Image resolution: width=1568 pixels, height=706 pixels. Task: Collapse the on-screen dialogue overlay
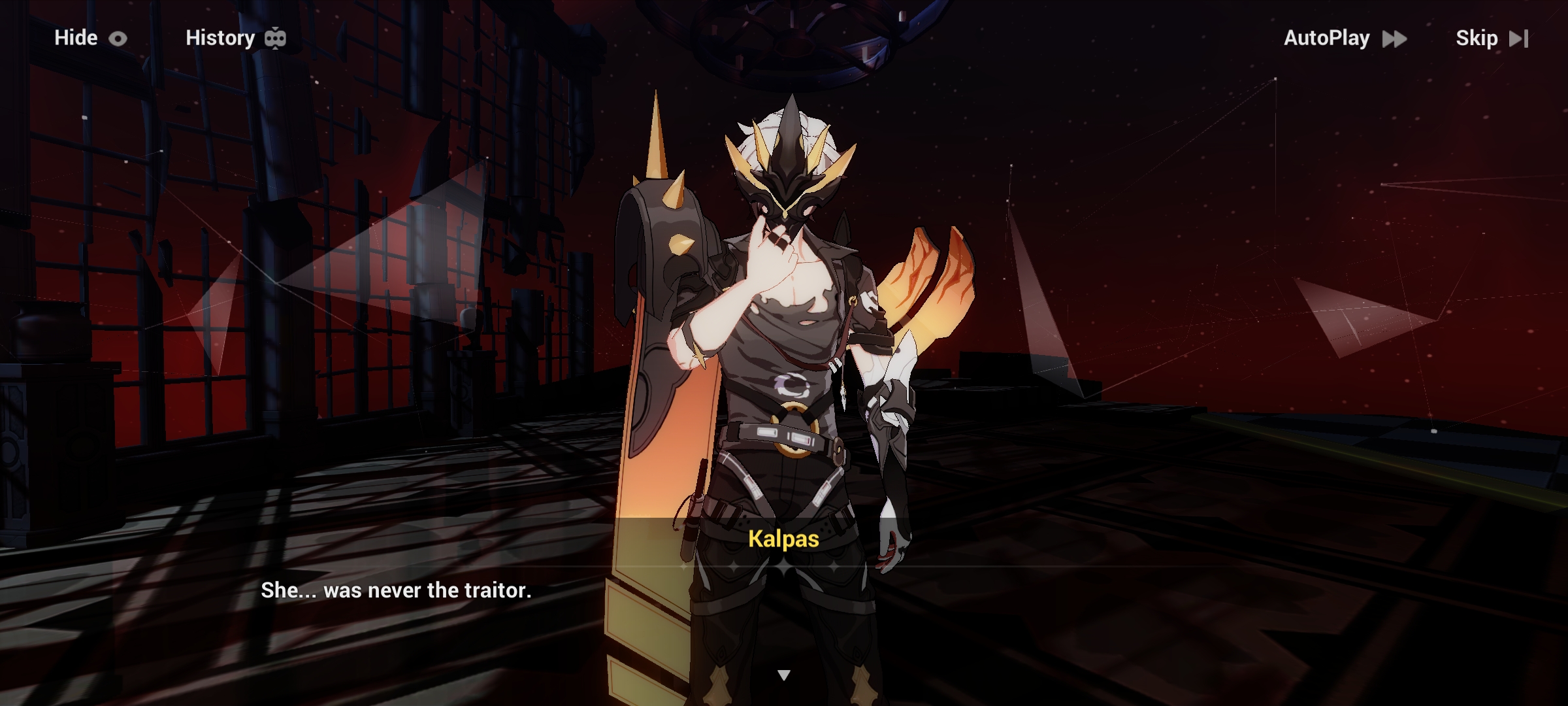click(x=76, y=38)
